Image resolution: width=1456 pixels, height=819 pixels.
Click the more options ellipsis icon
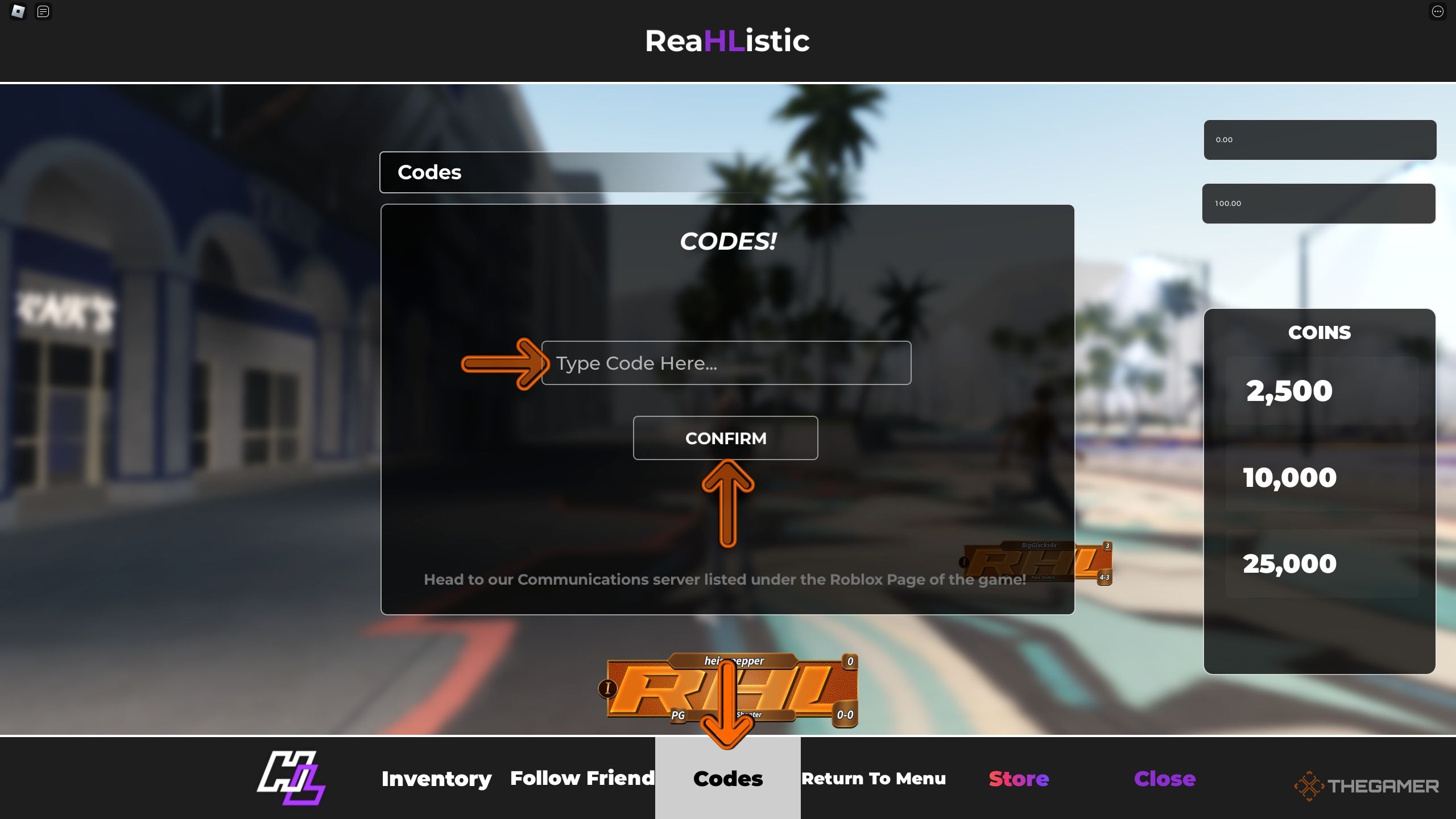coord(1438,11)
